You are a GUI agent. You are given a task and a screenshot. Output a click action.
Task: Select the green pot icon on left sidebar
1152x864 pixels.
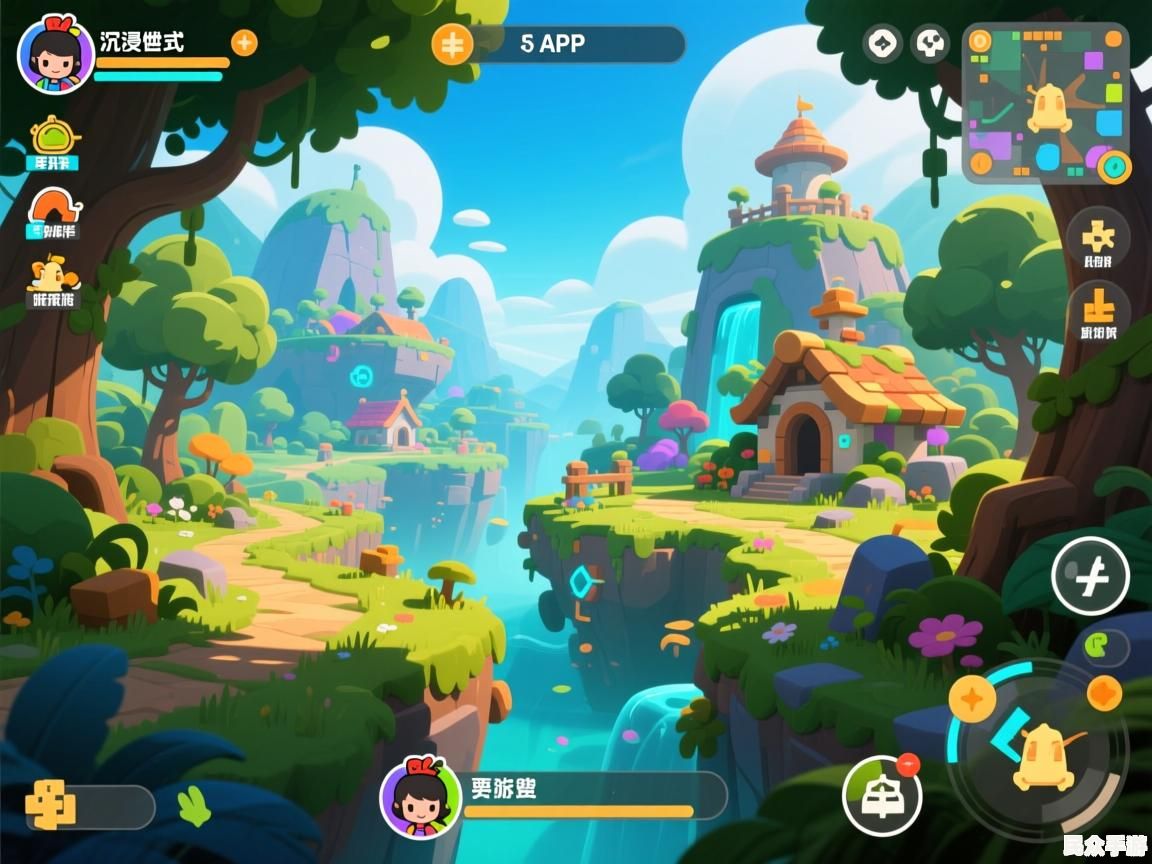(53, 138)
